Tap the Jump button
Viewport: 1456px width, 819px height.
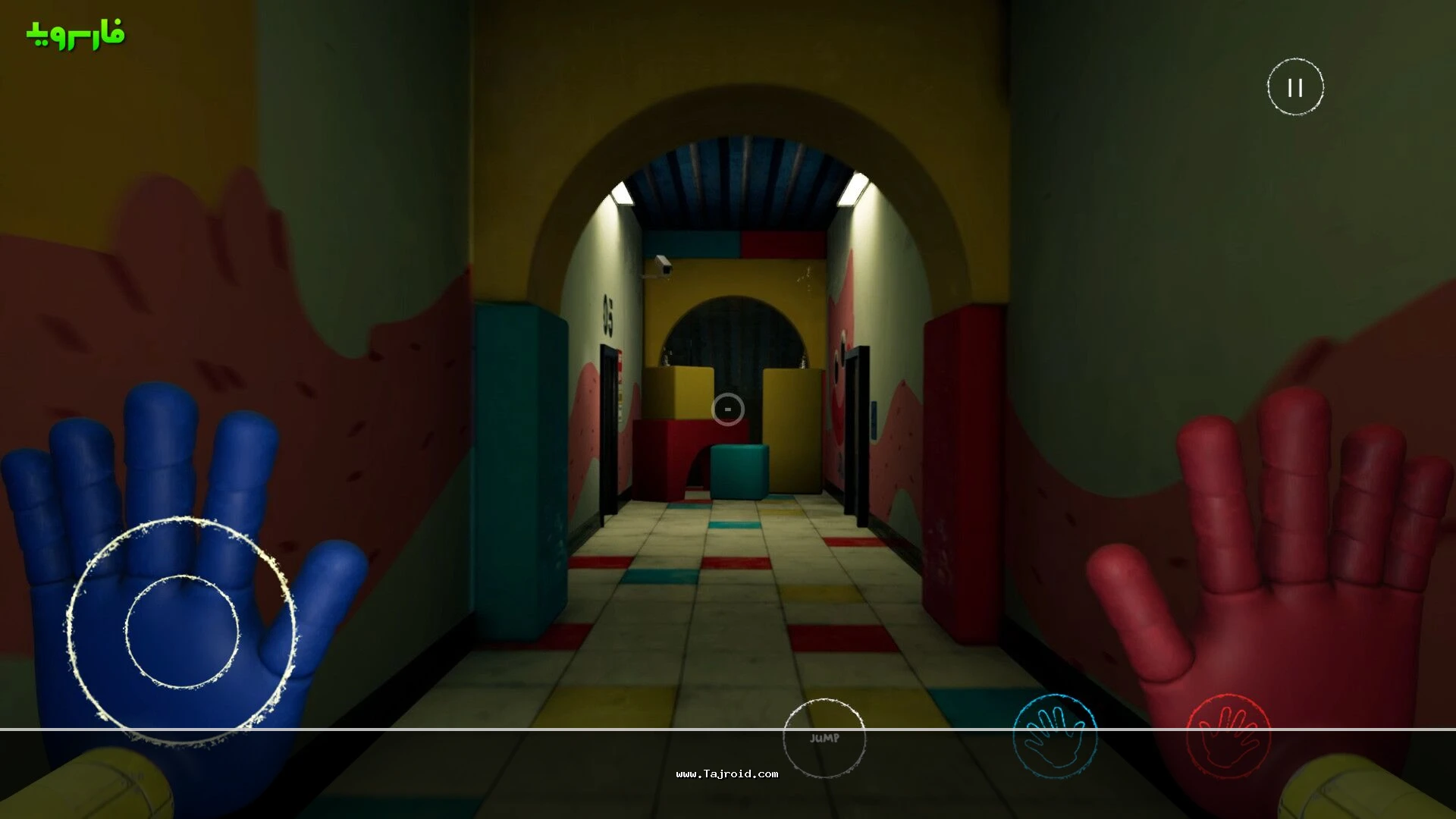[x=824, y=738]
